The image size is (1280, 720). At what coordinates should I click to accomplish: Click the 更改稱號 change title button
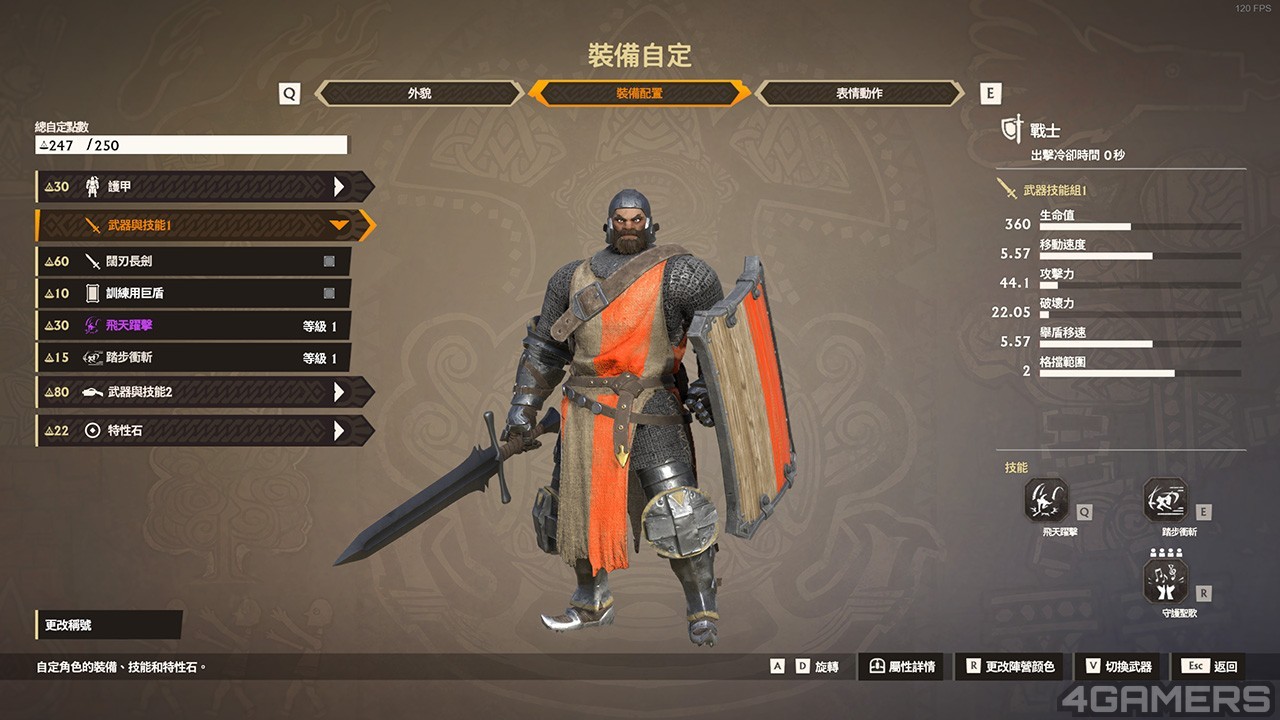coord(109,625)
